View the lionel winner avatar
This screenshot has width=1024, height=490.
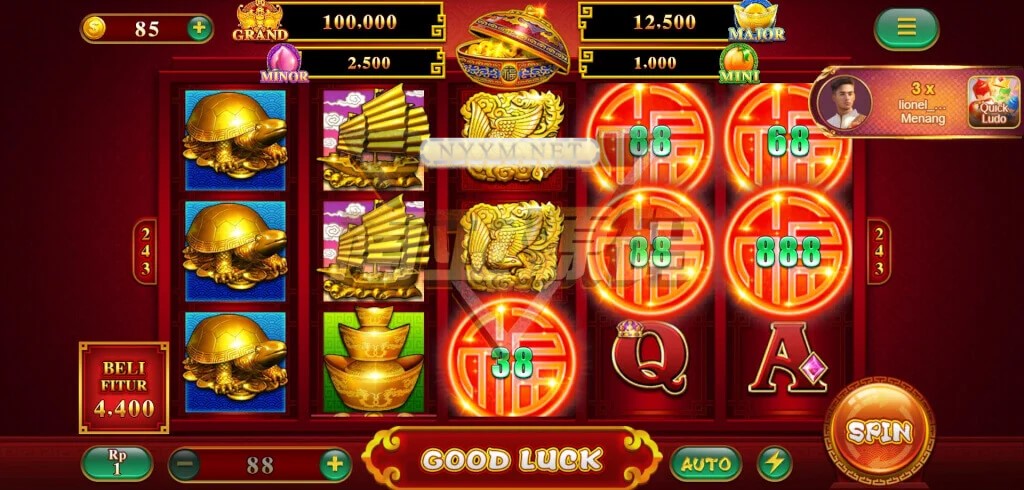pos(844,102)
